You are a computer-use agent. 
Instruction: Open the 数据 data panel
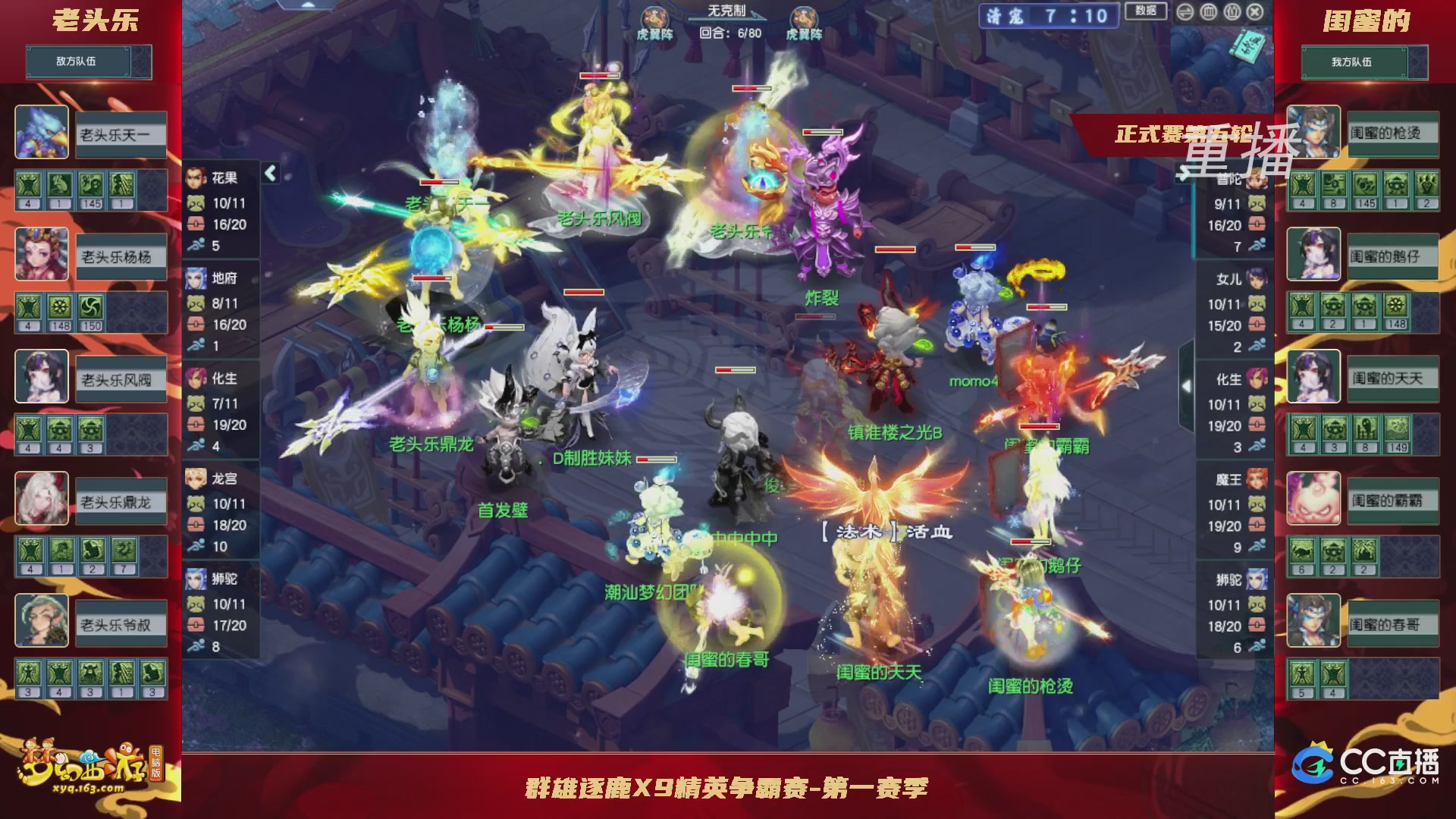(1147, 12)
